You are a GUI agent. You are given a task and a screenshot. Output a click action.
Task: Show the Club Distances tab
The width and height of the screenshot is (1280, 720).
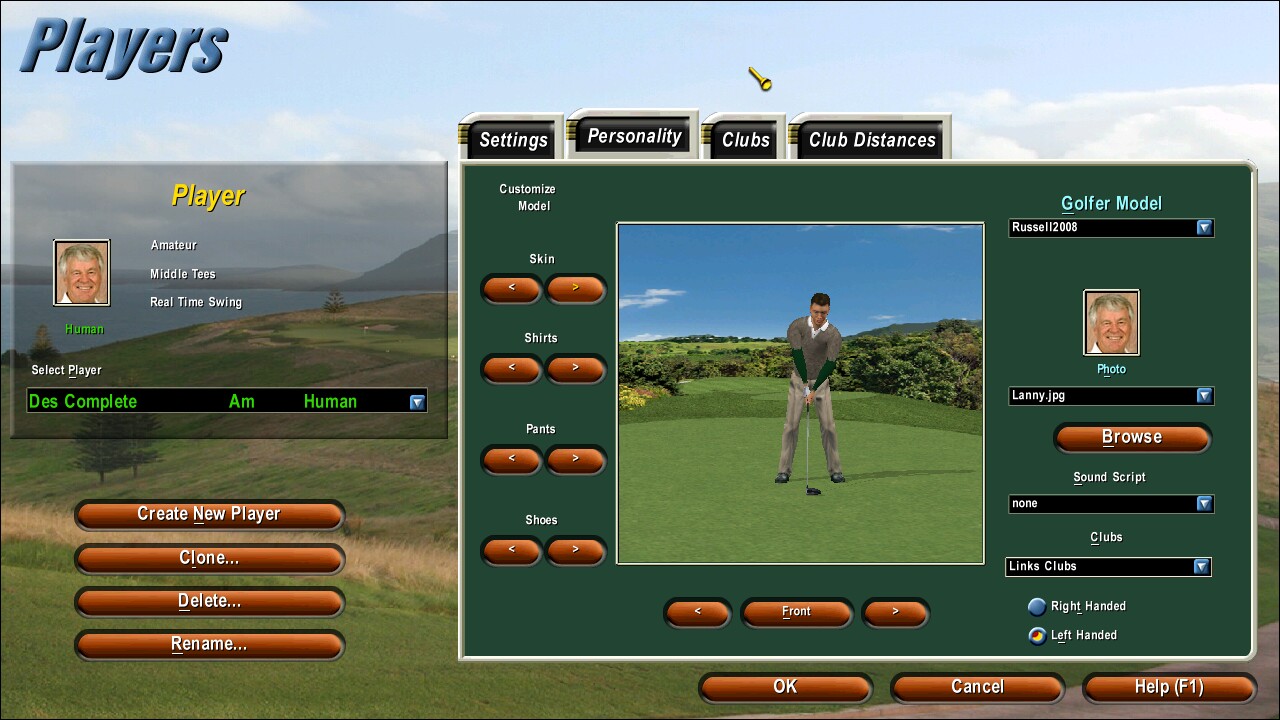click(871, 140)
